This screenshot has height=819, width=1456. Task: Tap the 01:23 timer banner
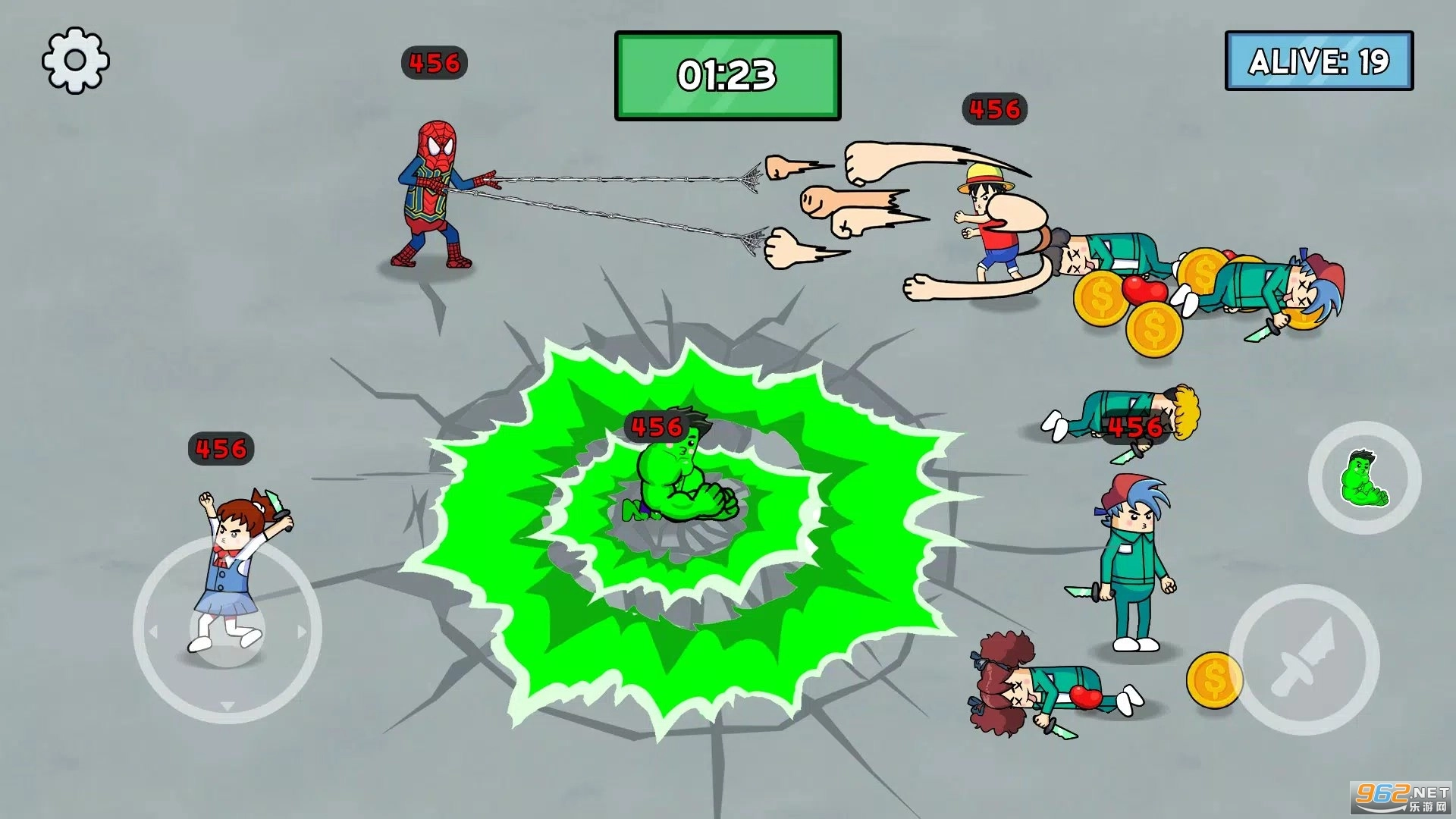coord(728,74)
